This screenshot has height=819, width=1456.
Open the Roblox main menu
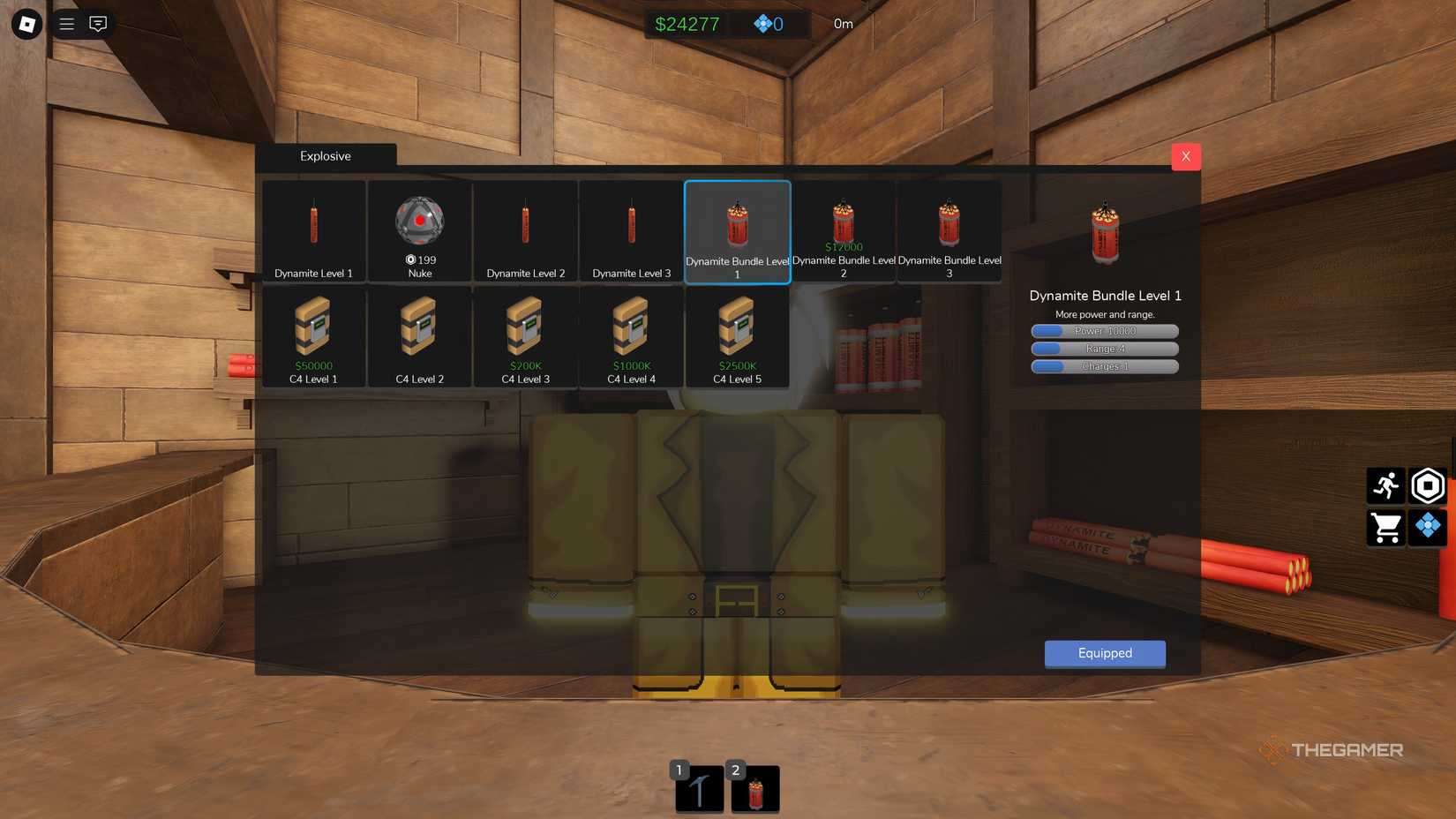[x=66, y=23]
